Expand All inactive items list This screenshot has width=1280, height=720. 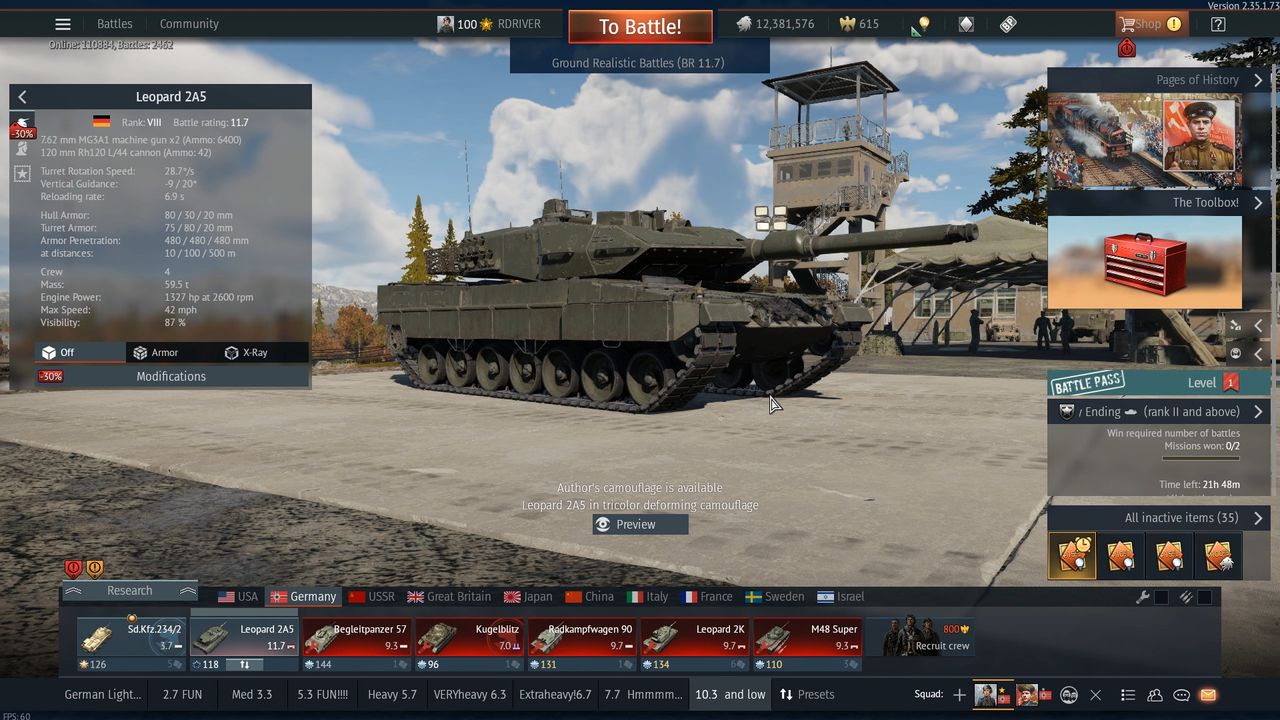click(x=1158, y=518)
